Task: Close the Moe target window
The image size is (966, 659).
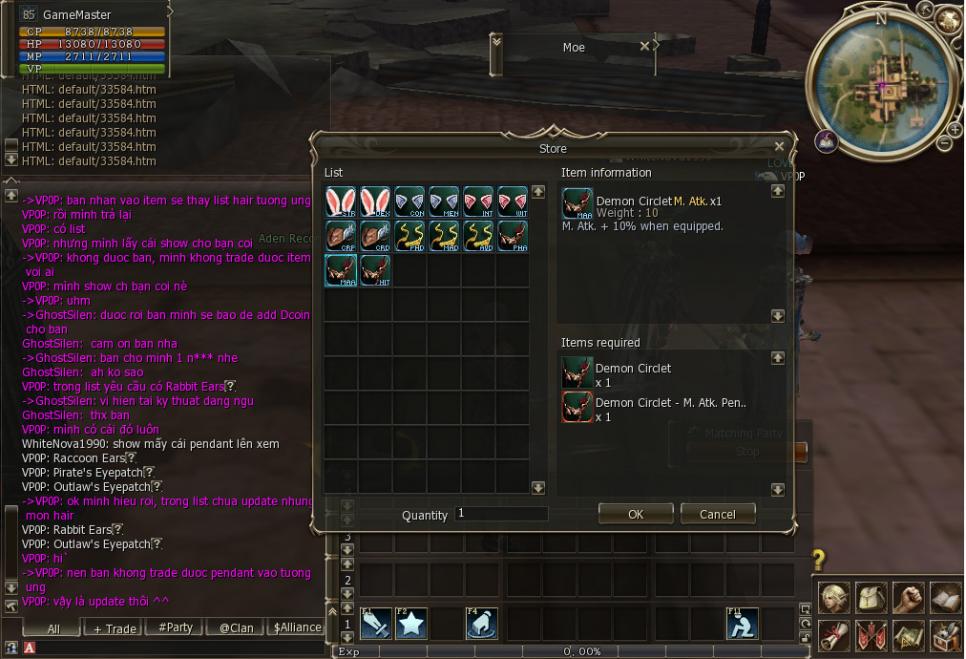Action: pos(645,46)
